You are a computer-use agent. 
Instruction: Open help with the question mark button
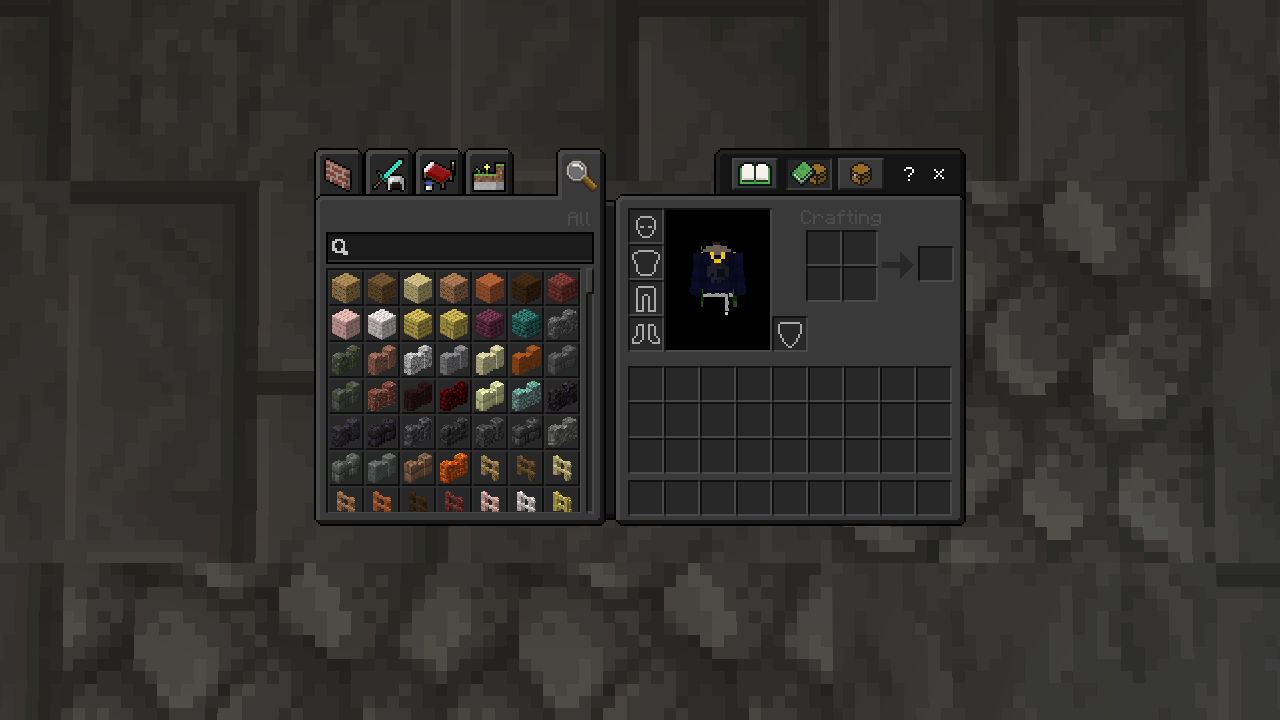tap(908, 174)
